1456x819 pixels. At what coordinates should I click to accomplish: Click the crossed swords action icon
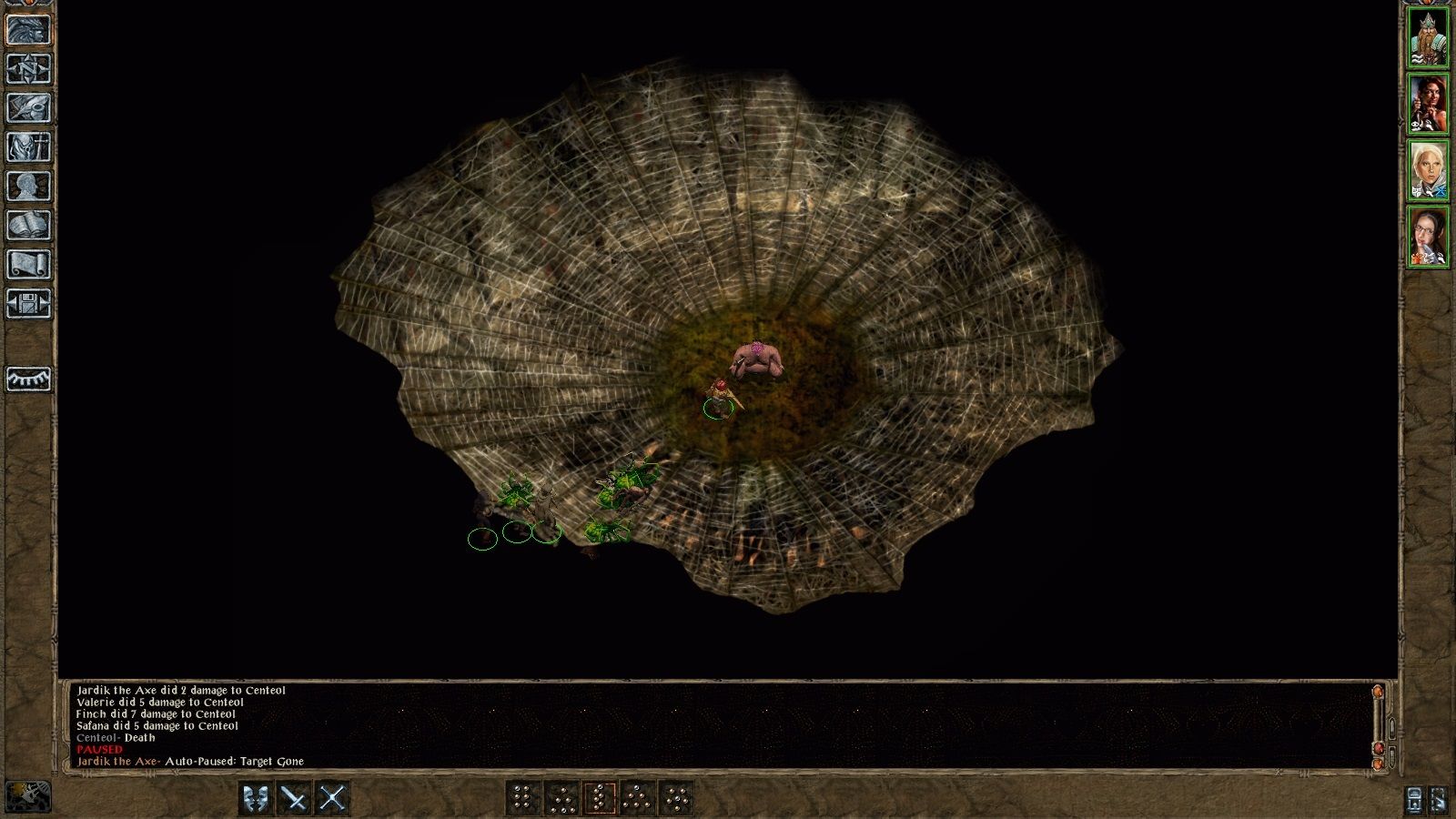(x=332, y=801)
